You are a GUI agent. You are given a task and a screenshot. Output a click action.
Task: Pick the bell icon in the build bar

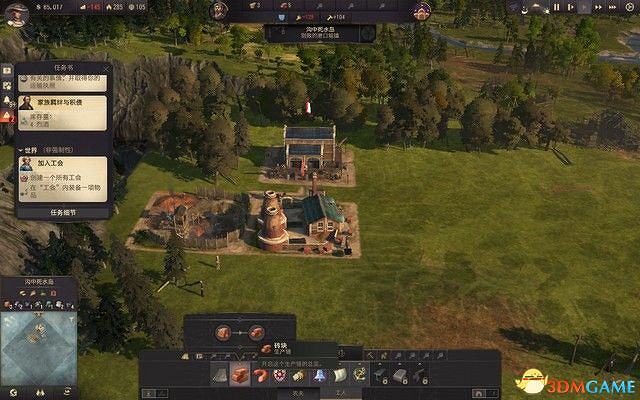click(x=316, y=373)
